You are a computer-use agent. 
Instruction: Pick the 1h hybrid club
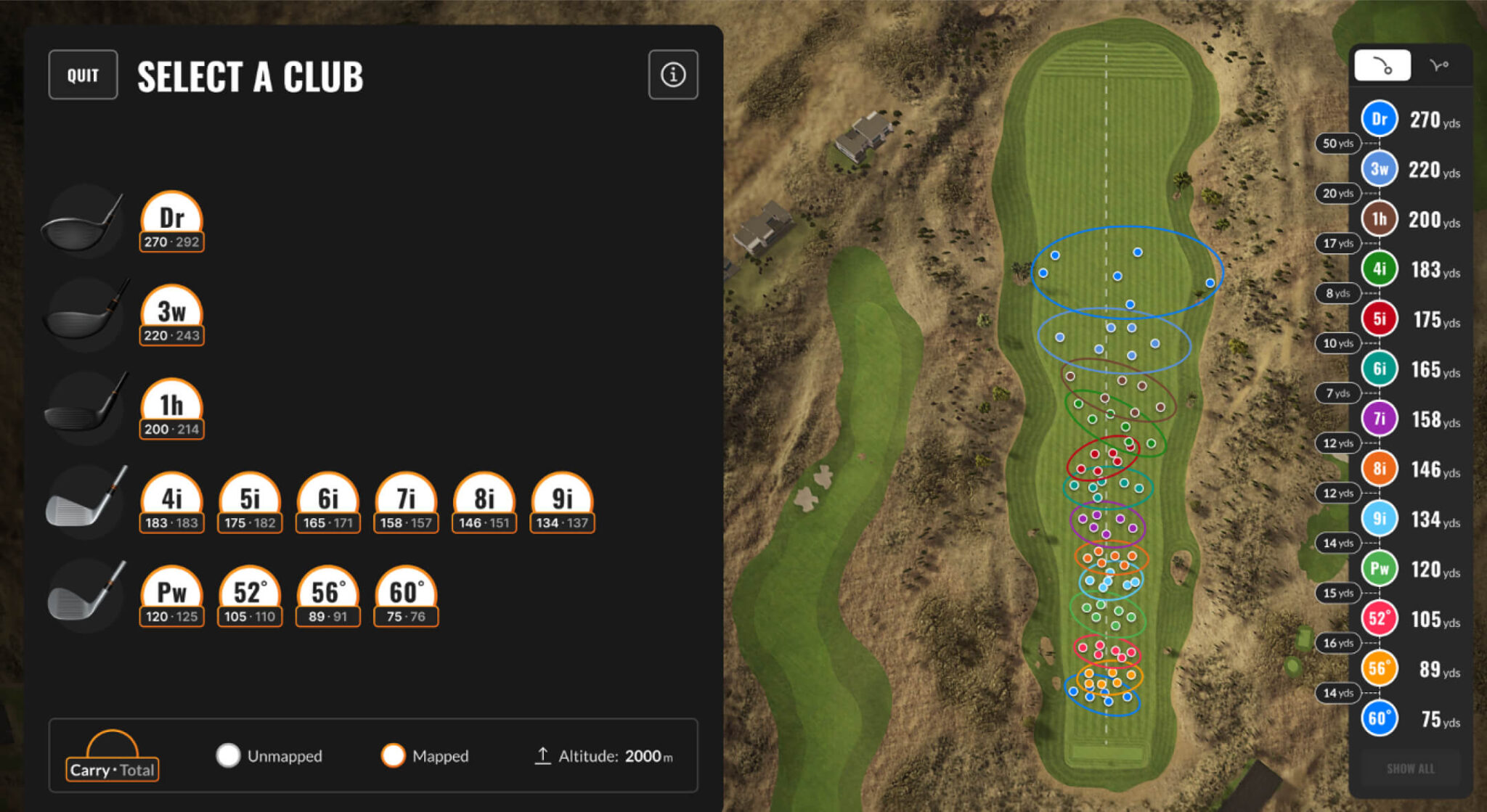[171, 409]
